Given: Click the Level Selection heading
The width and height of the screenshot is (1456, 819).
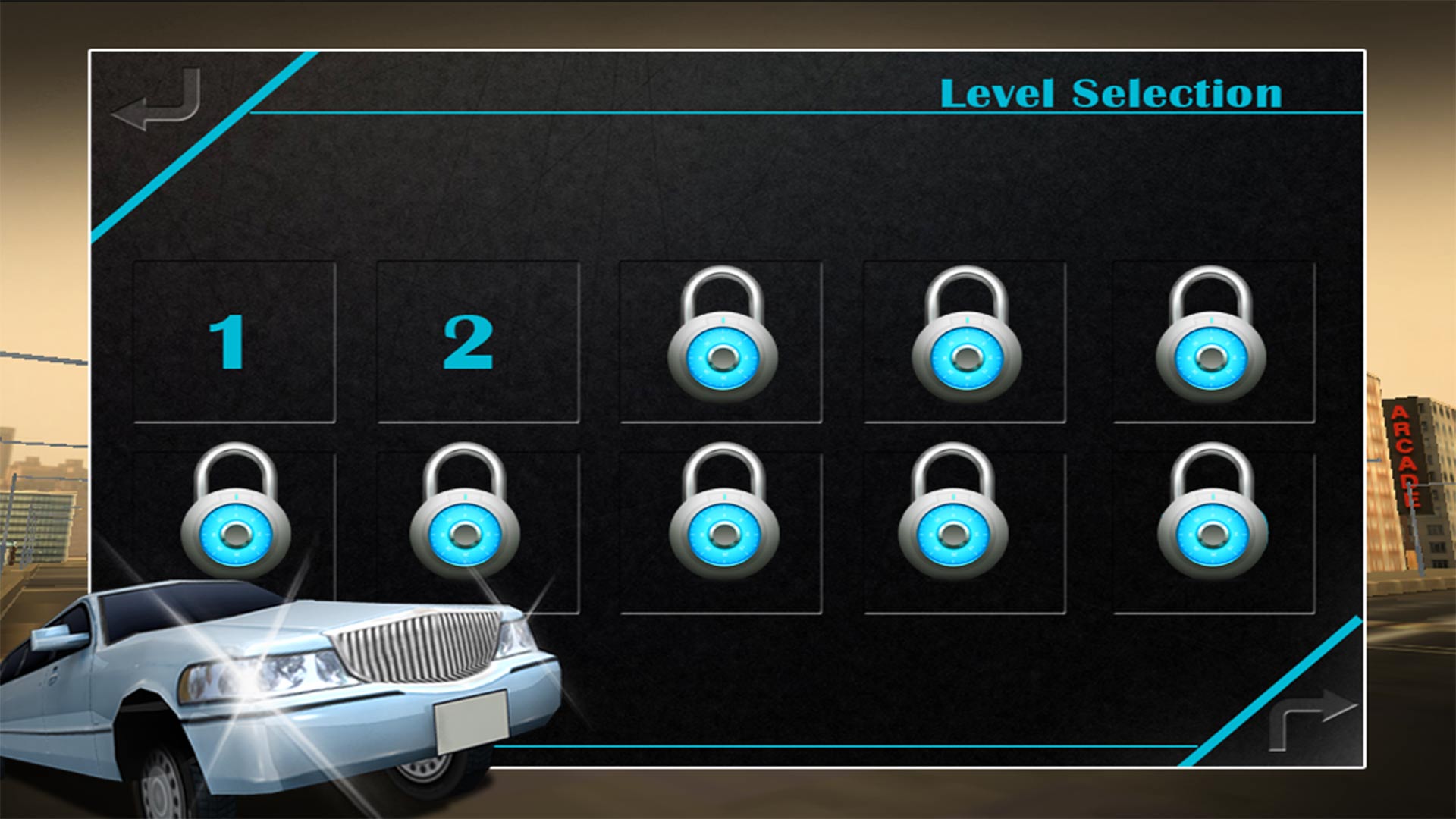Looking at the screenshot, I should [1112, 93].
